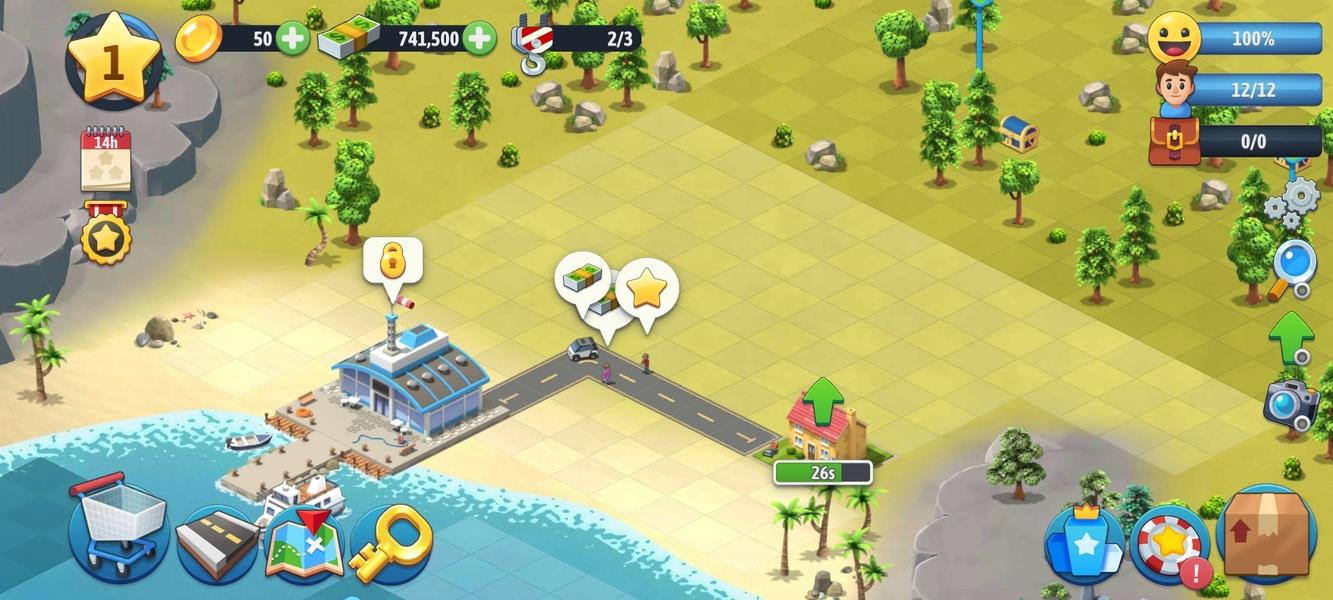Open the 14h calendar event
Image resolution: width=1333 pixels, height=600 pixels.
[106, 159]
